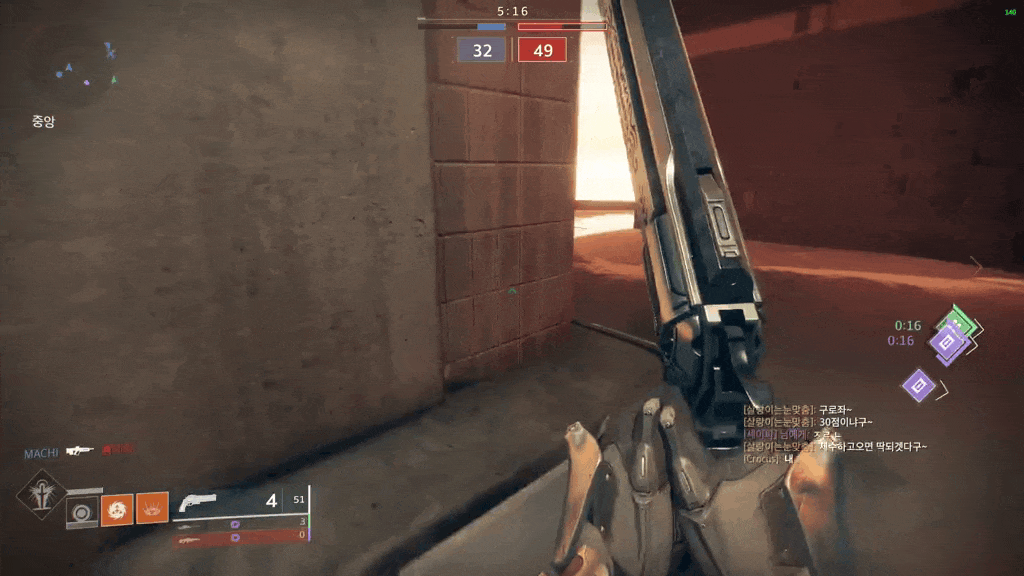Click the radar in the corner
Screen dimensions: 1024x576
(72, 70)
